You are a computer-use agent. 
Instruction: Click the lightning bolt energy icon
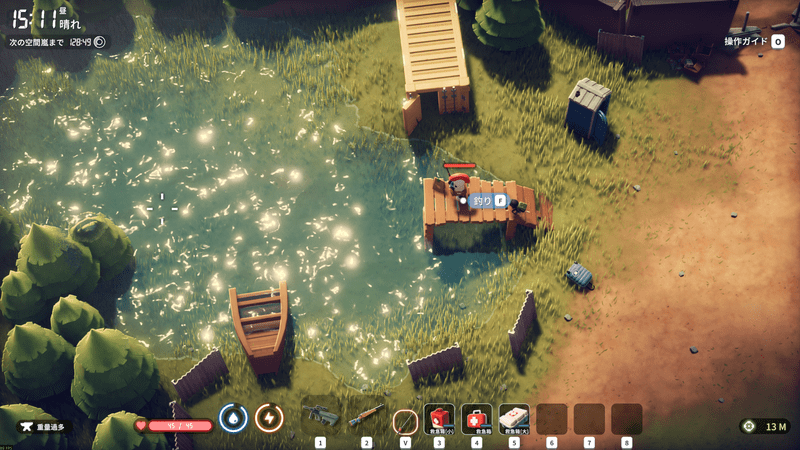269,417
